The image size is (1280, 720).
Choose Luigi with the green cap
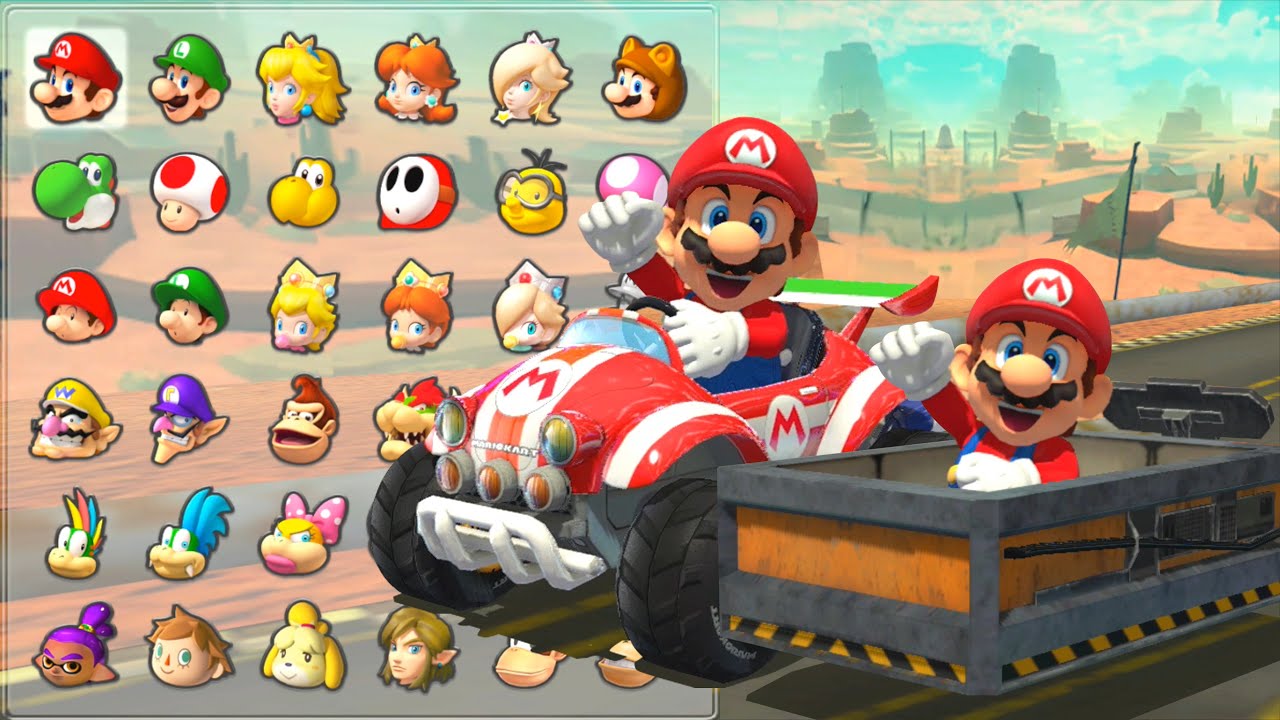click(x=190, y=79)
